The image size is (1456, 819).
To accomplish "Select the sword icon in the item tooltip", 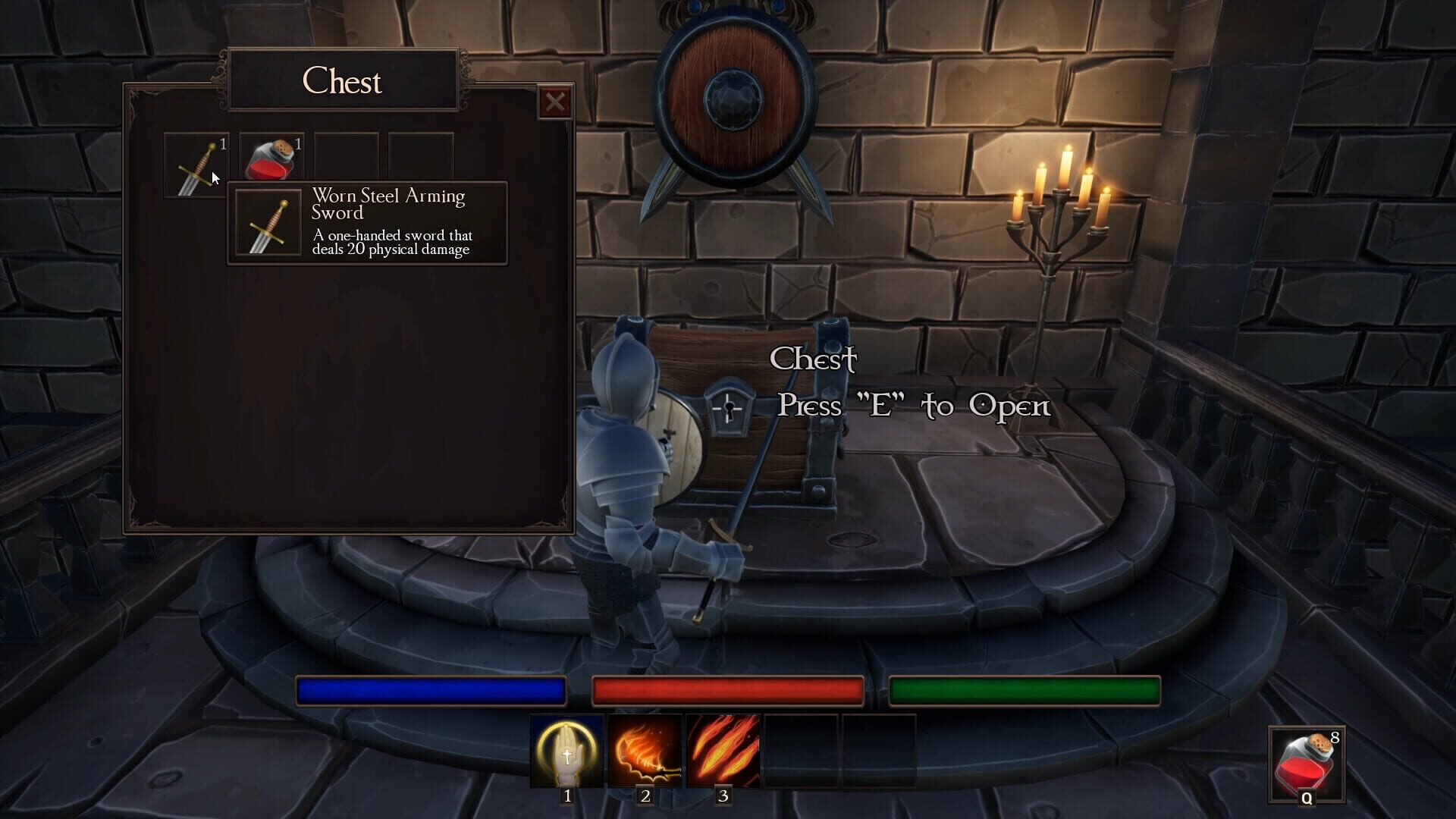I will tap(266, 223).
